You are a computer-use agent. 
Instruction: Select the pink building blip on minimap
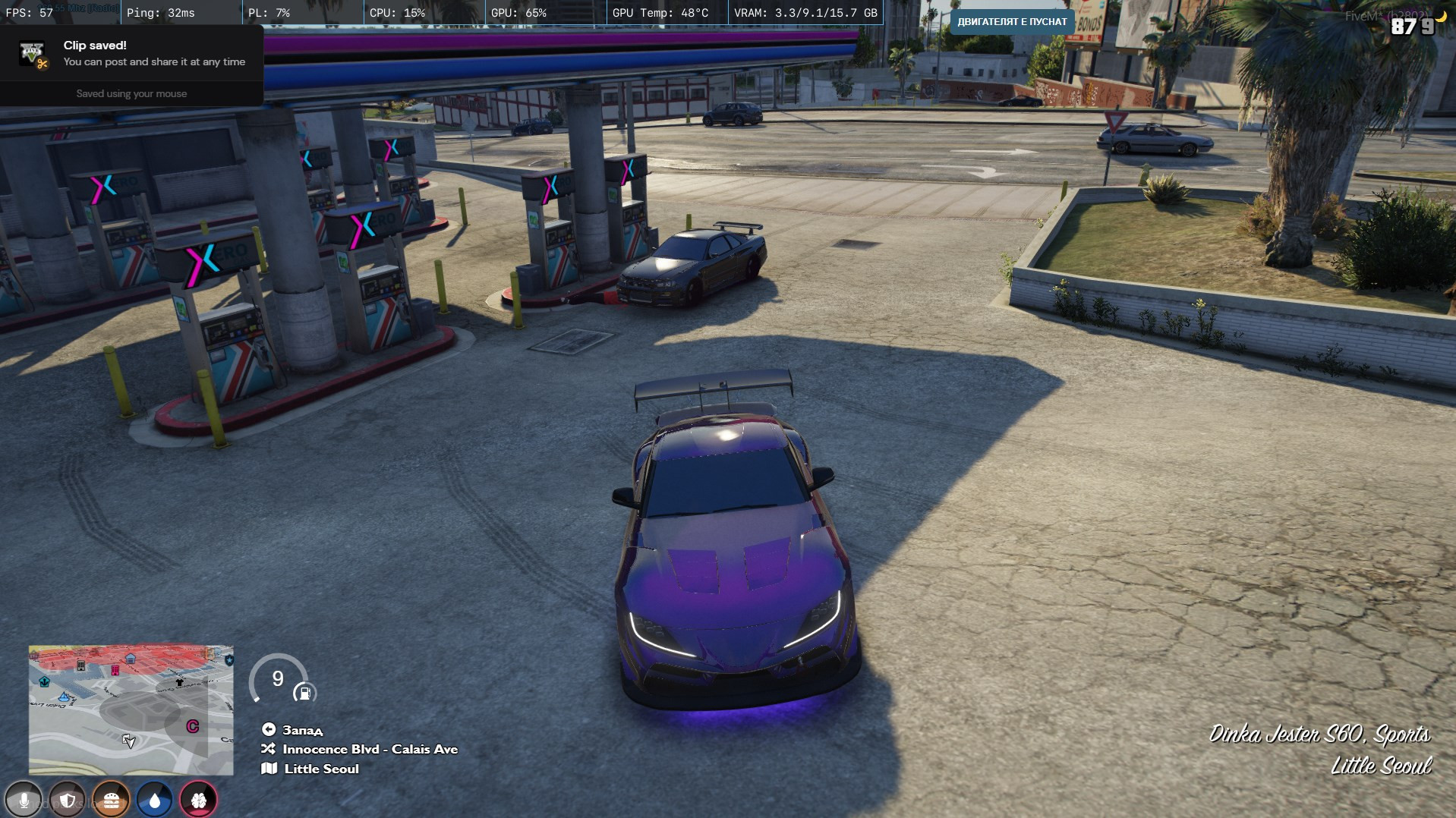(x=115, y=670)
